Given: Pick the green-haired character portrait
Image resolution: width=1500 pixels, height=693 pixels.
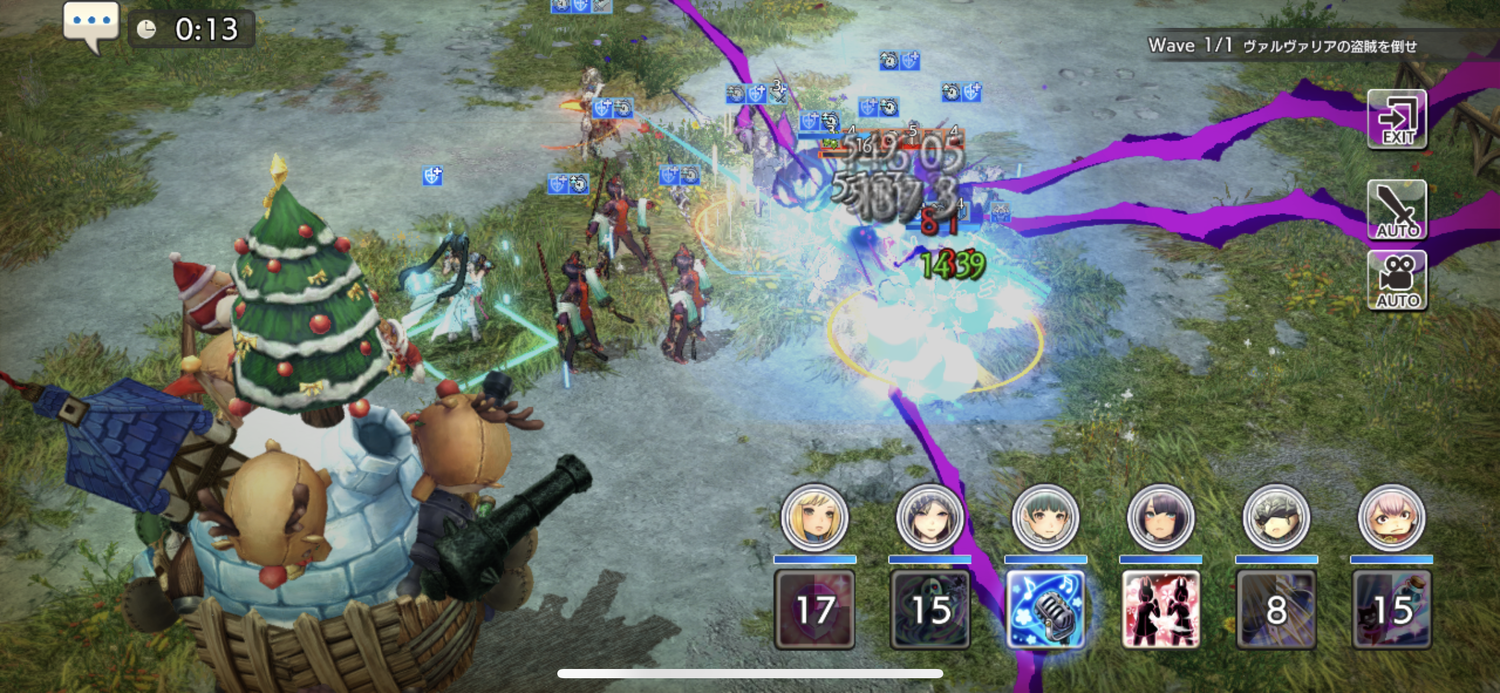Looking at the screenshot, I should coord(1046,518).
